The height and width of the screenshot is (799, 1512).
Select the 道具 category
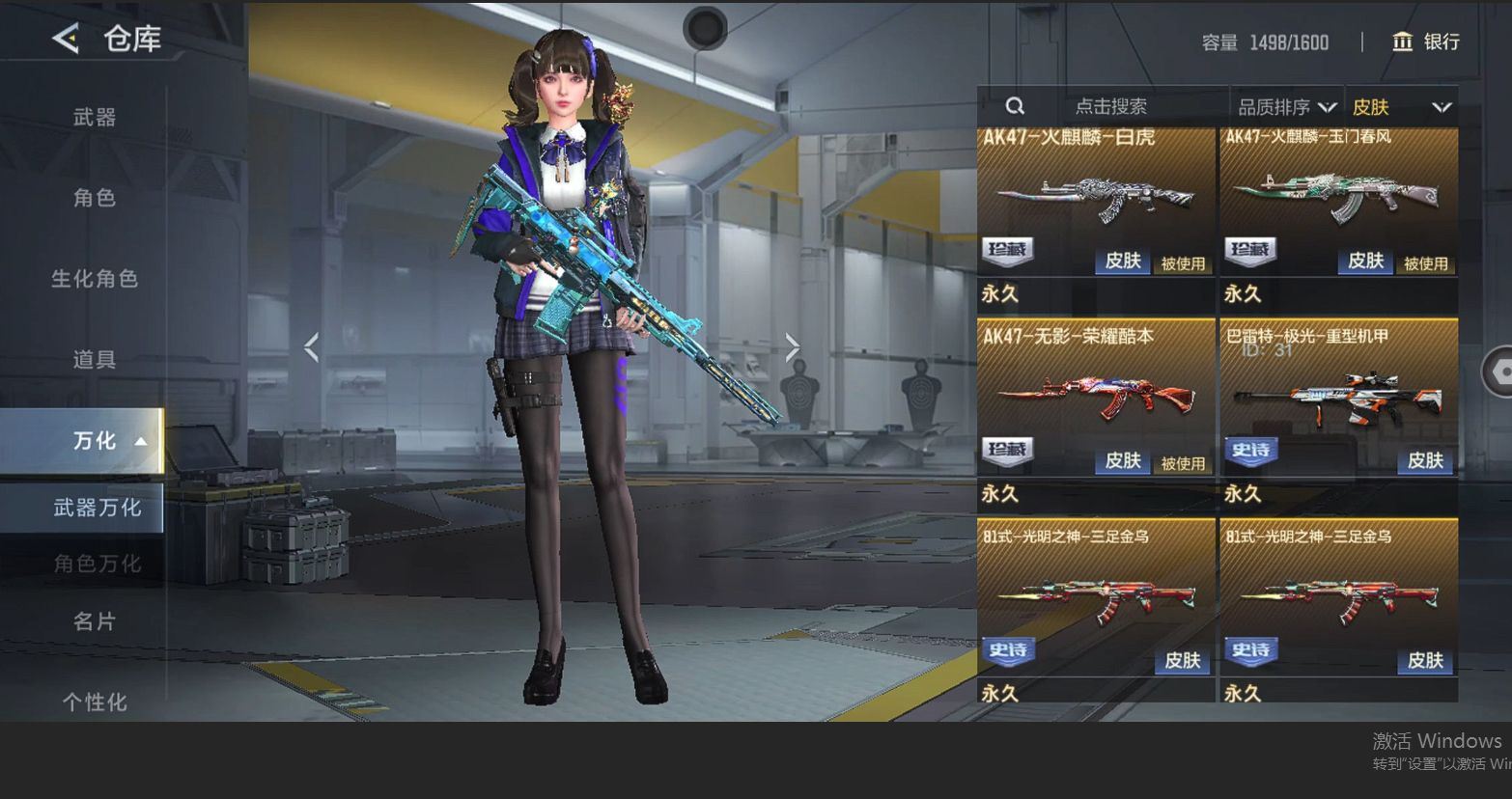pyautogui.click(x=95, y=360)
